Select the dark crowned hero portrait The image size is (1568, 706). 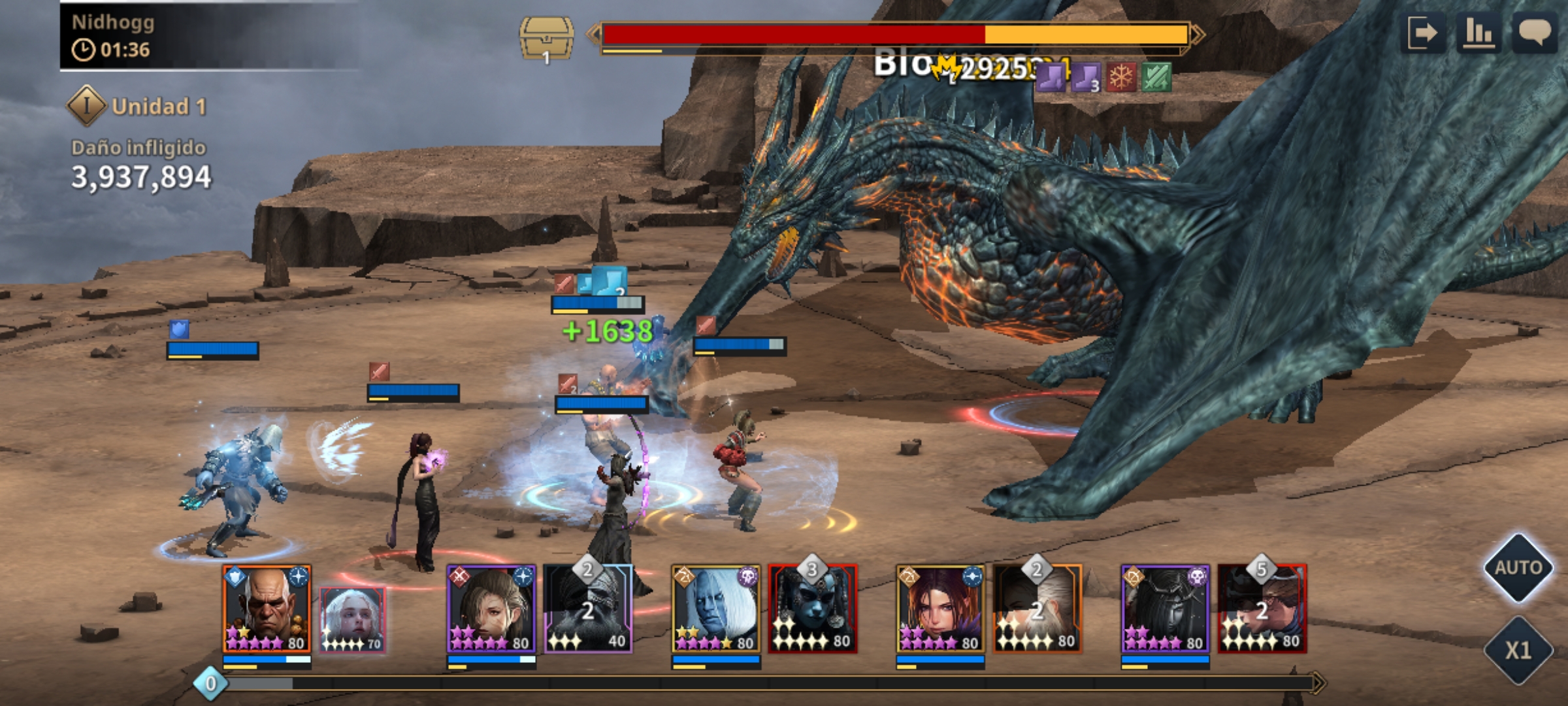point(1166,609)
